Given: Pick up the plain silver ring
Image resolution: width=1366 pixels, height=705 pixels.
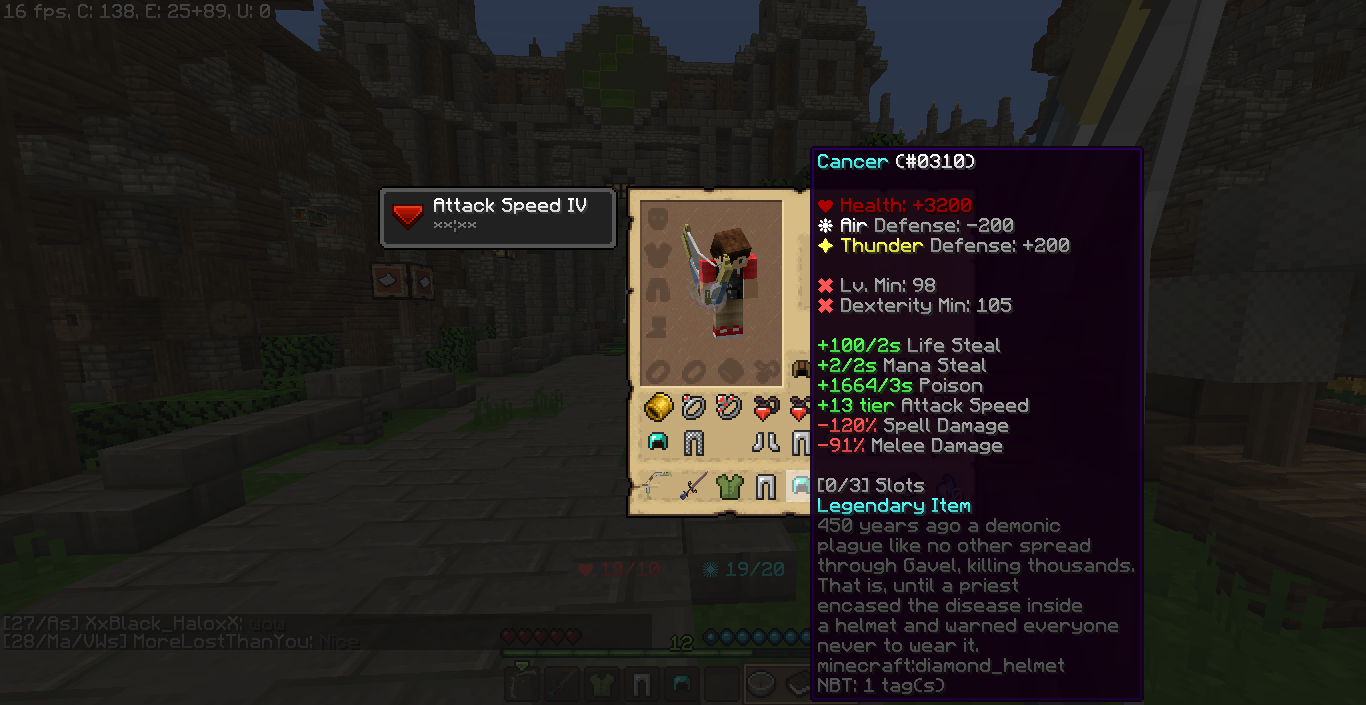Looking at the screenshot, I should (693, 407).
